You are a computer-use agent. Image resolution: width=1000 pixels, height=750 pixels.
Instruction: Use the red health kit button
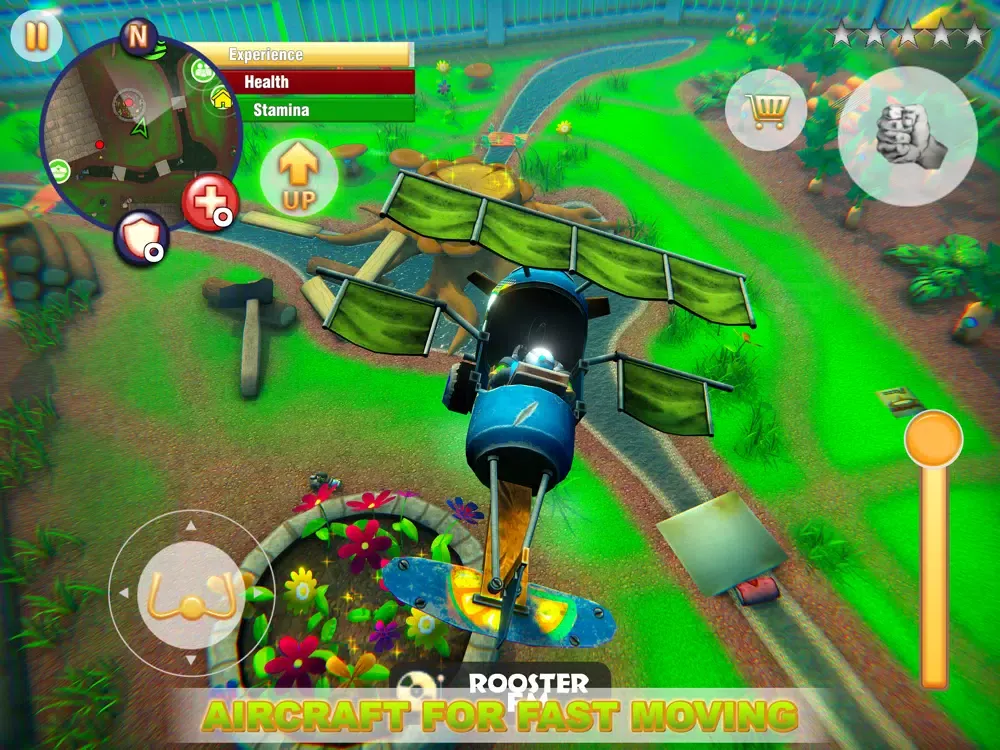click(x=210, y=203)
